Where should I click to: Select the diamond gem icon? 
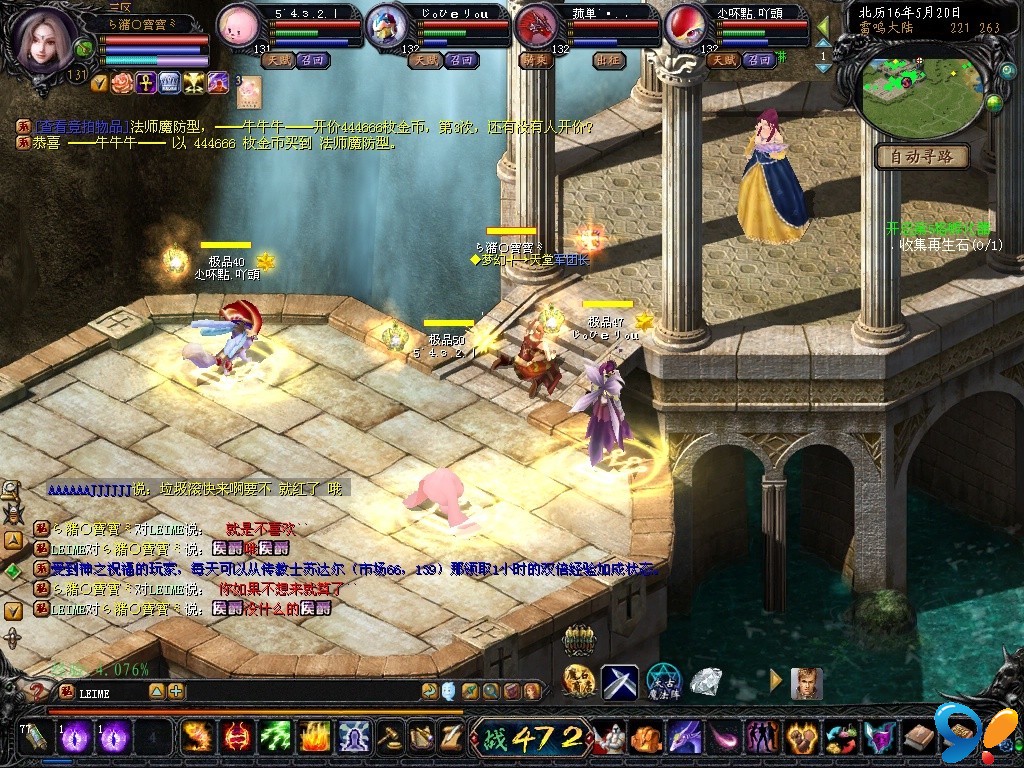point(707,682)
